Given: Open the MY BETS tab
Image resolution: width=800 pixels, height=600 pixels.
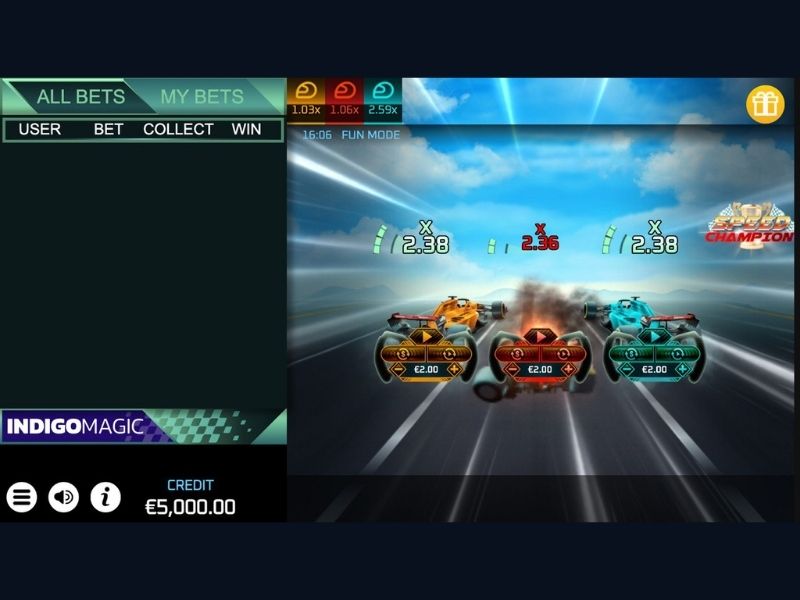Looking at the screenshot, I should [202, 97].
